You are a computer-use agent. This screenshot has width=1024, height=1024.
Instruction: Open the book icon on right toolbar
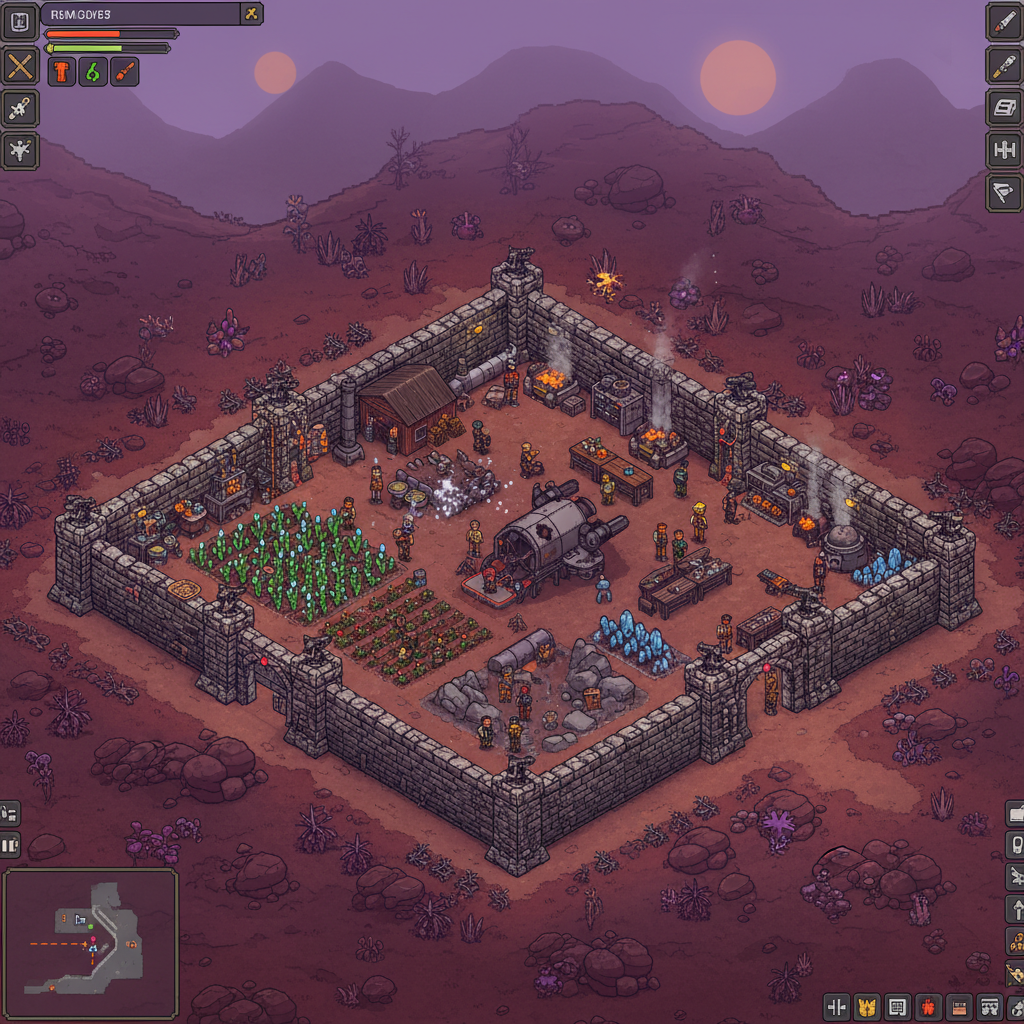1003,108
